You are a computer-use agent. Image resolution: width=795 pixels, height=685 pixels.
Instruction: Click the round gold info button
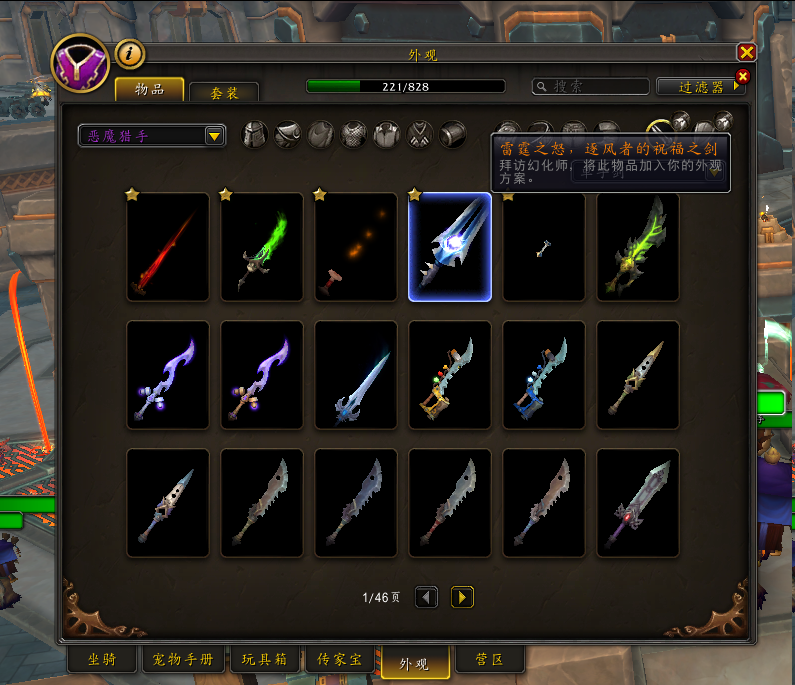point(130,53)
